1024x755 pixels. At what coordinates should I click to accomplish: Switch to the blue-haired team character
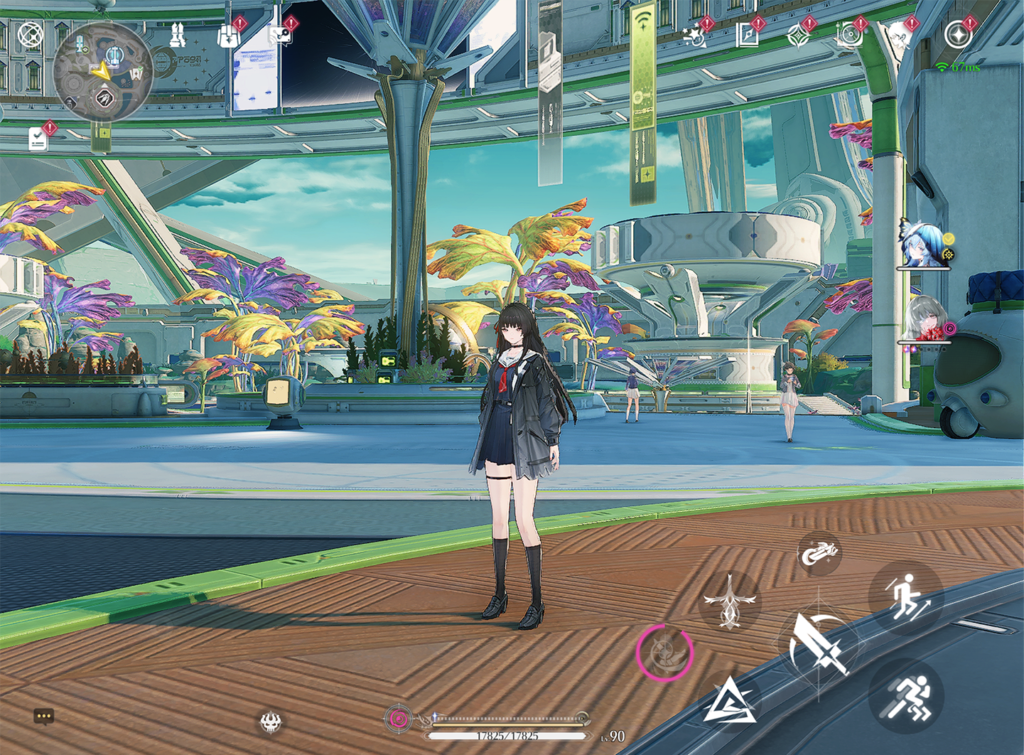click(921, 243)
